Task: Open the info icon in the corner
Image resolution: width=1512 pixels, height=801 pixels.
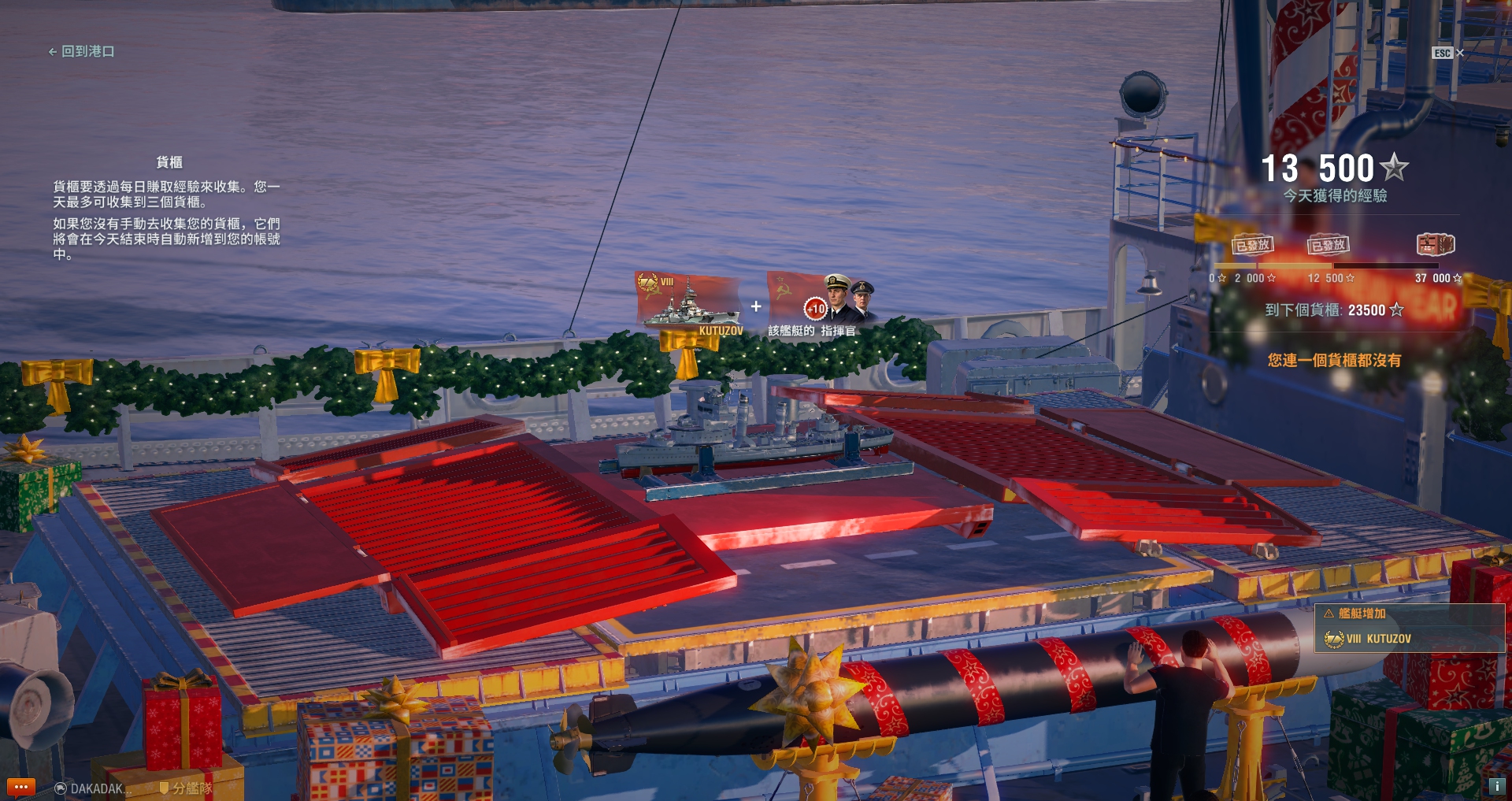Action: click(x=1496, y=786)
